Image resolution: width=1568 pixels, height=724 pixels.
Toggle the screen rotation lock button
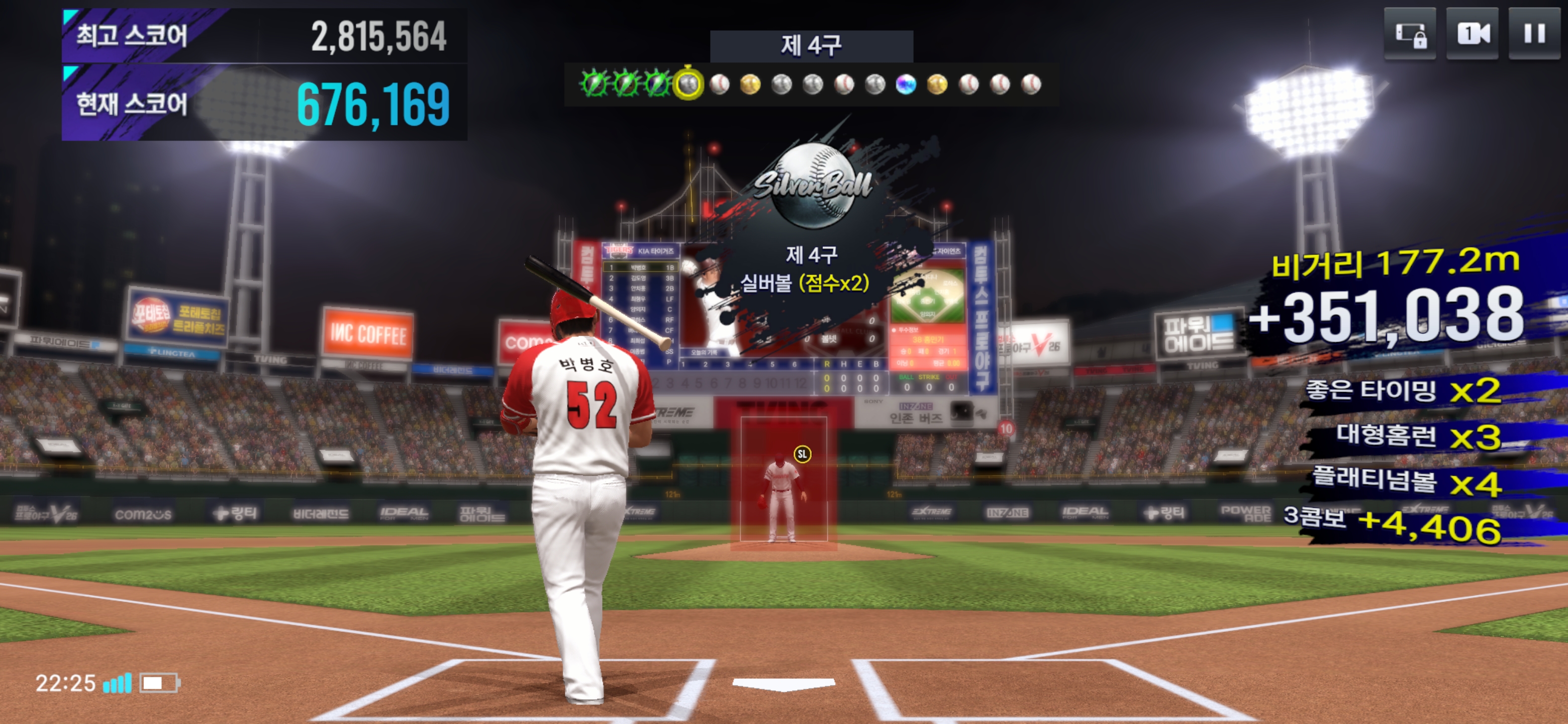(1410, 34)
